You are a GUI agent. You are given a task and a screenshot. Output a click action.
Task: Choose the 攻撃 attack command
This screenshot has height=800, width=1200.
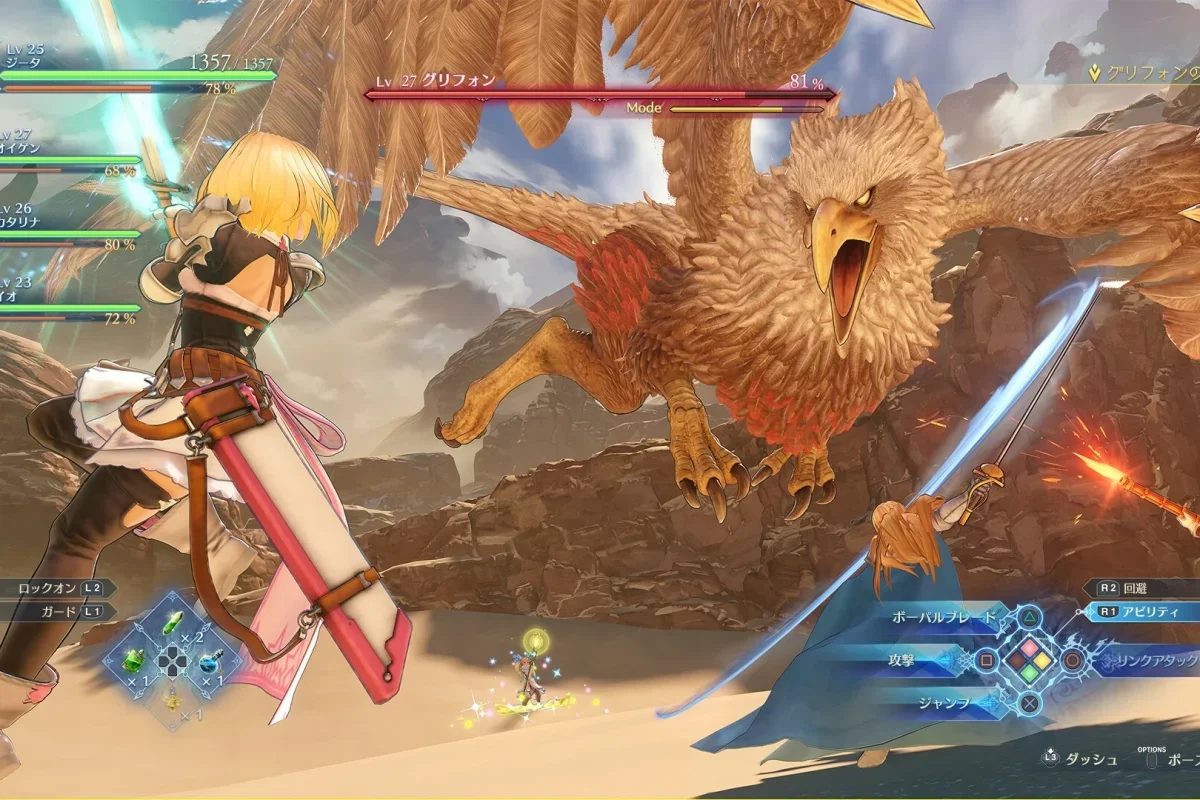pos(922,660)
